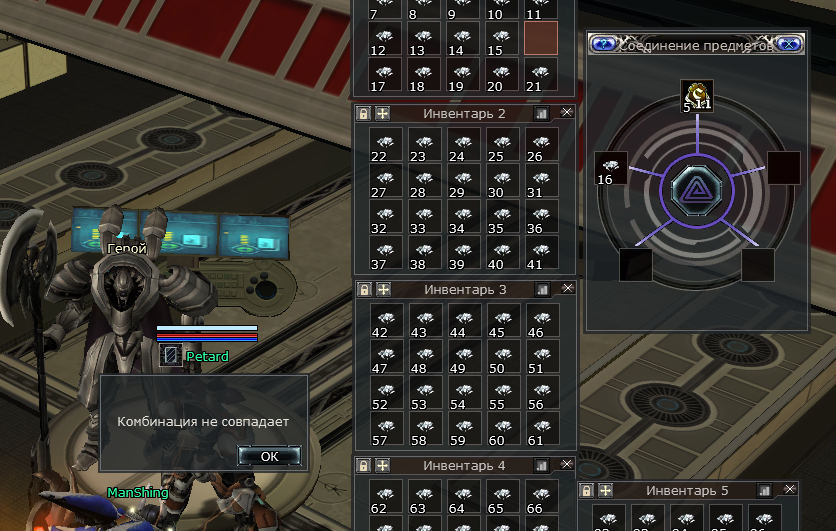
Task: Select inventory item numbered 25
Action: 502,144
